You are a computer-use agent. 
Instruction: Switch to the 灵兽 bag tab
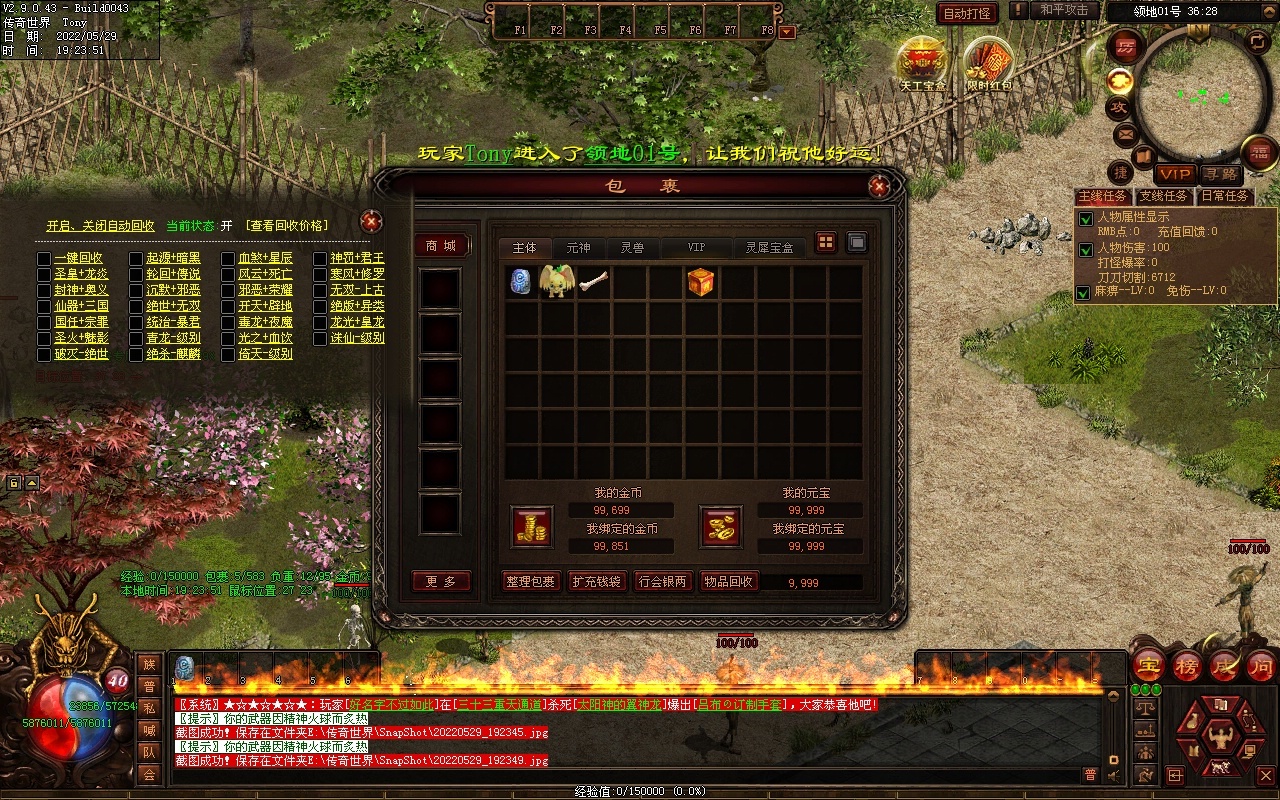point(632,247)
